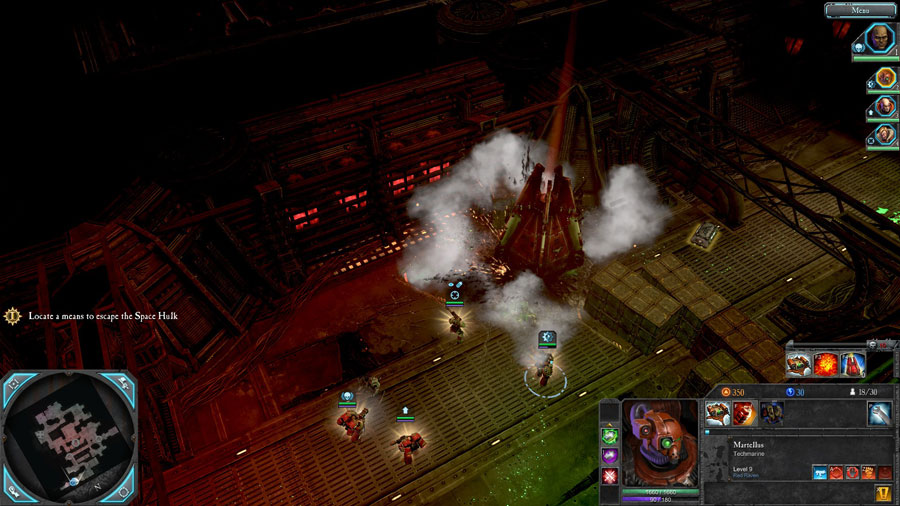
Task: Select the purple stance icon
Action: [609, 455]
